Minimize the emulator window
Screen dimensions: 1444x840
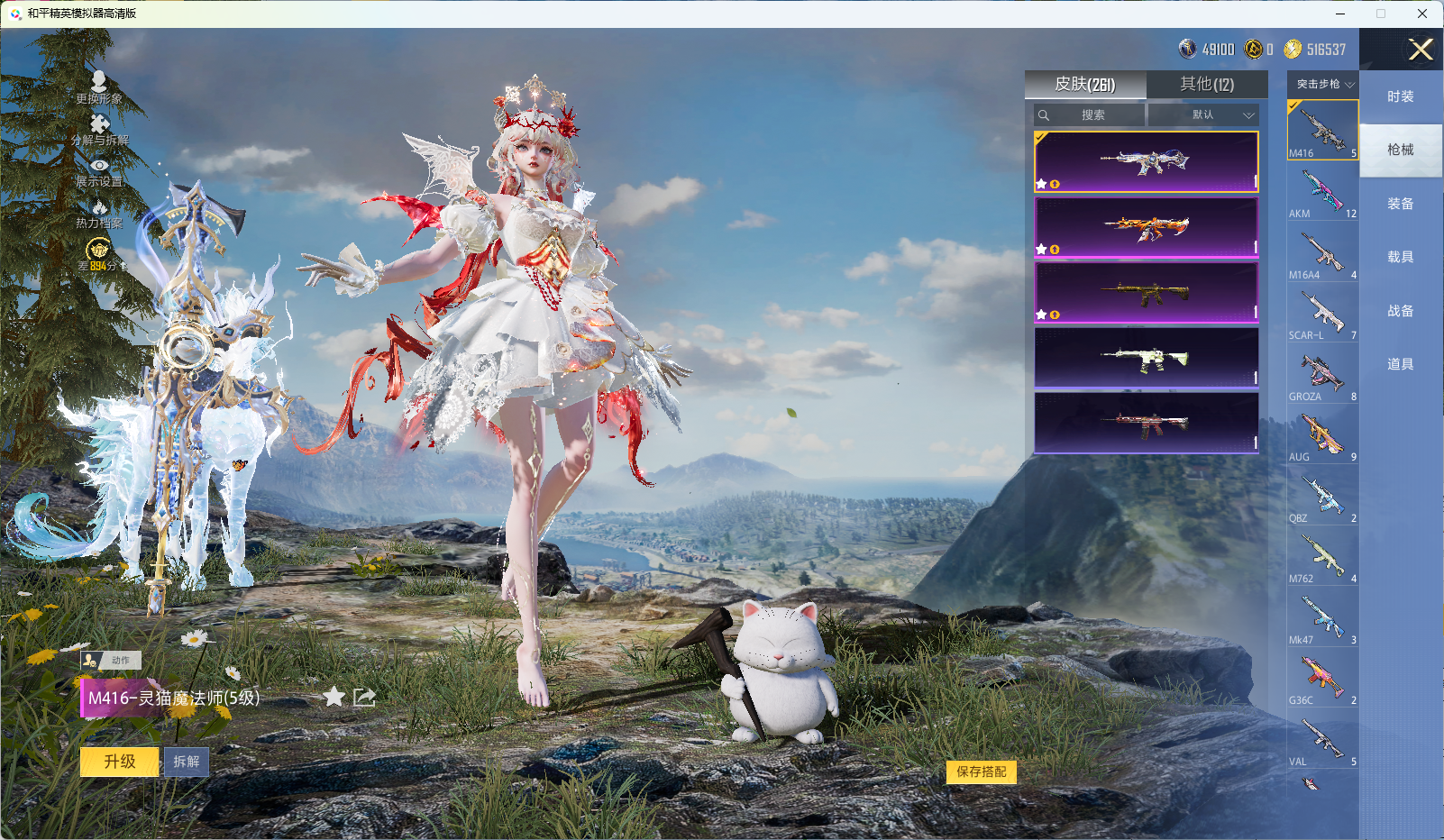(x=1340, y=14)
